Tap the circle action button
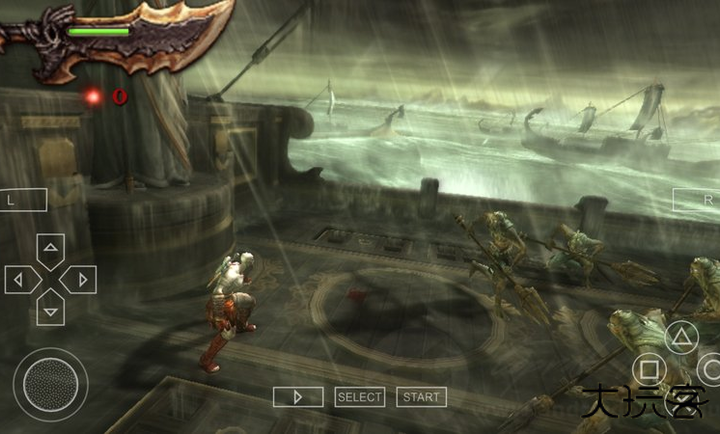This screenshot has width=720, height=434. (x=710, y=368)
